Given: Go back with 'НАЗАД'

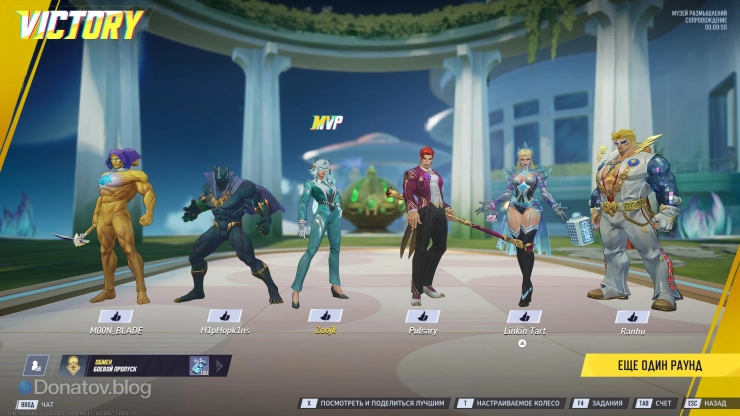Looking at the screenshot, I should pyautogui.click(x=707, y=404).
